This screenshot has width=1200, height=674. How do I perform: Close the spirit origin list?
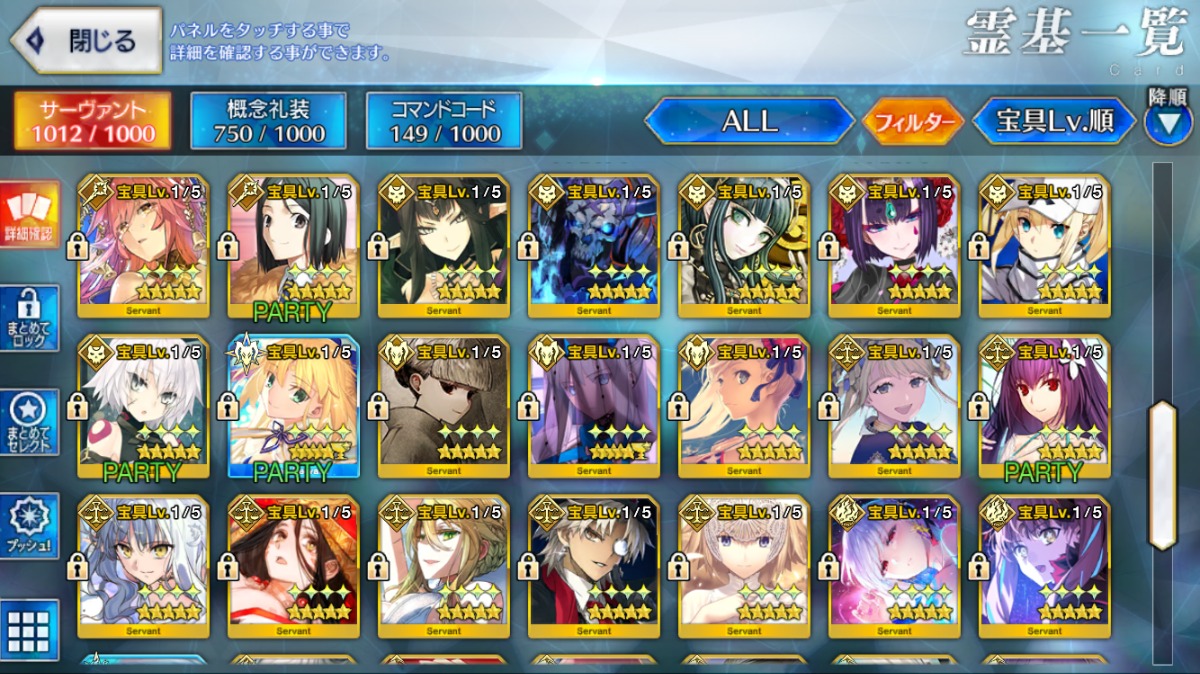86,41
